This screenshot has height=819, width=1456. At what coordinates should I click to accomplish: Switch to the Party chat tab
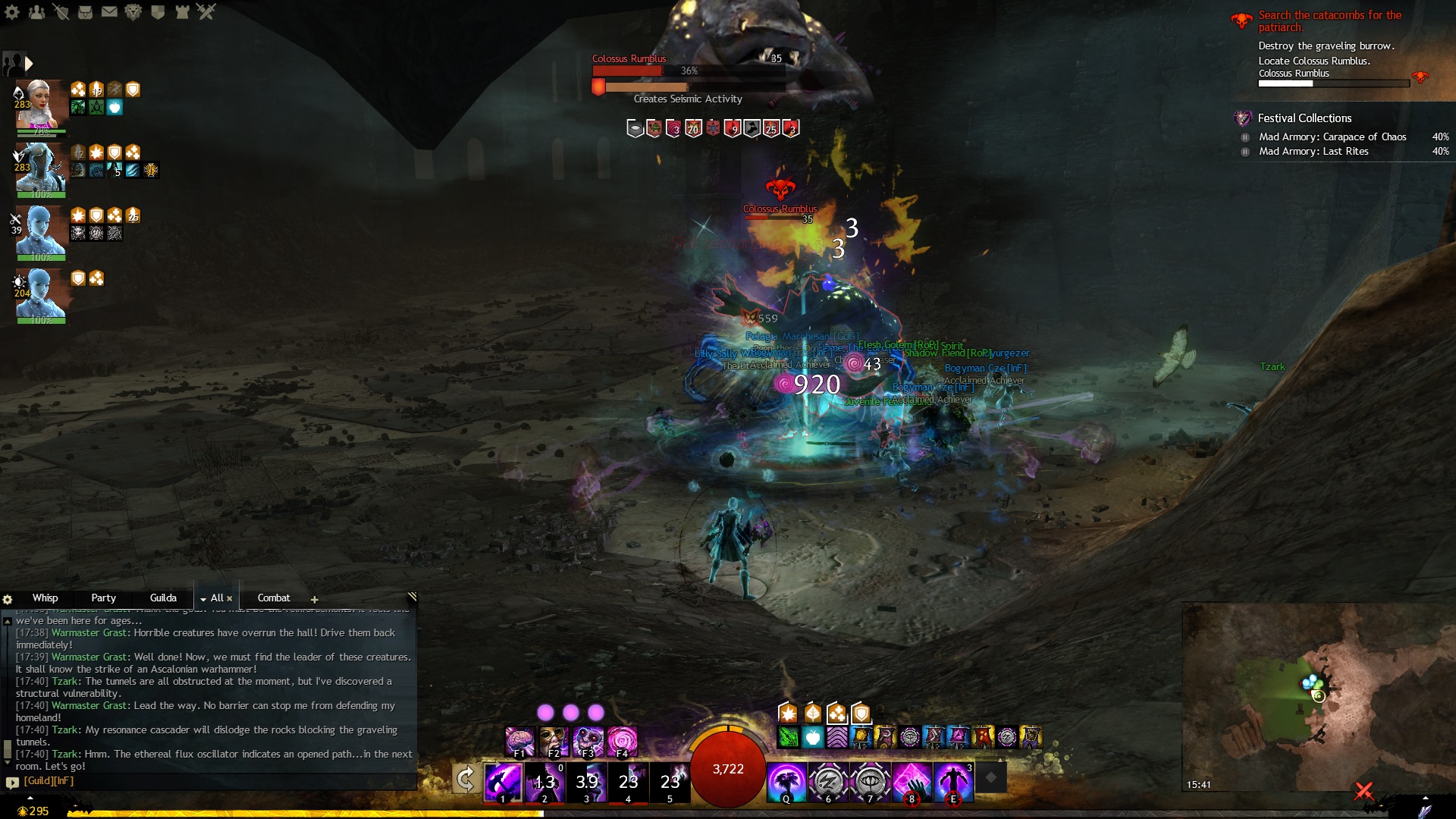103,598
